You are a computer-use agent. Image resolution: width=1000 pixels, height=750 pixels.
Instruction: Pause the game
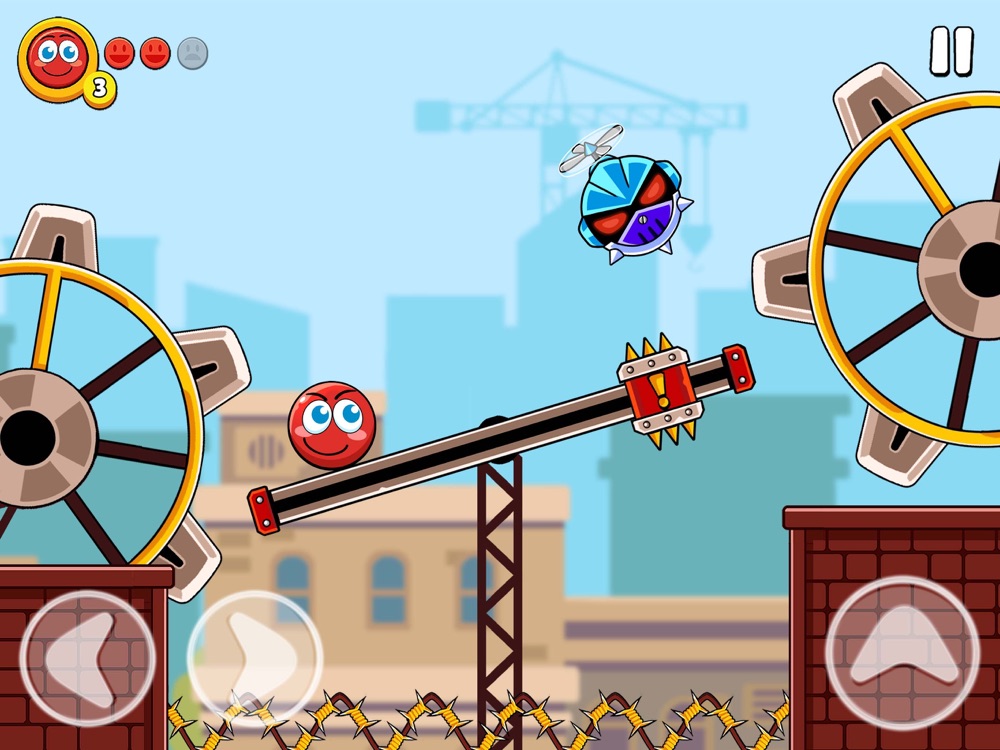click(951, 51)
